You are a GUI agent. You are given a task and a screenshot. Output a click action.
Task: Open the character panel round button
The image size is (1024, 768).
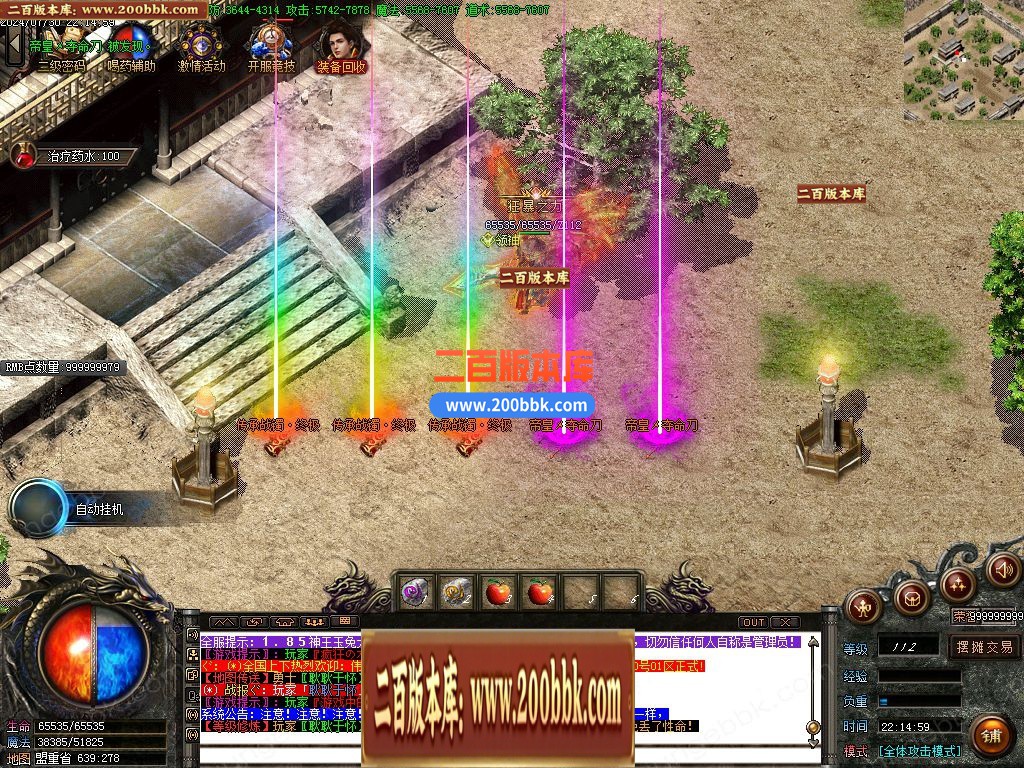(x=862, y=604)
